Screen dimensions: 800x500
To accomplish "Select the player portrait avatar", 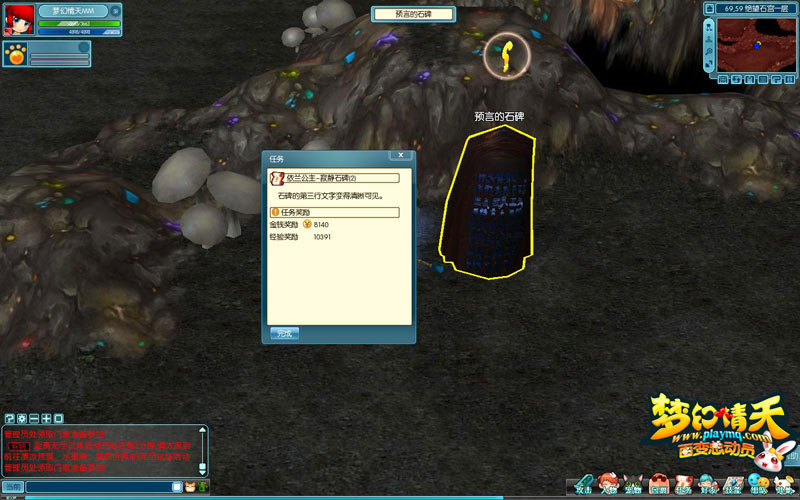I will click(x=17, y=22).
